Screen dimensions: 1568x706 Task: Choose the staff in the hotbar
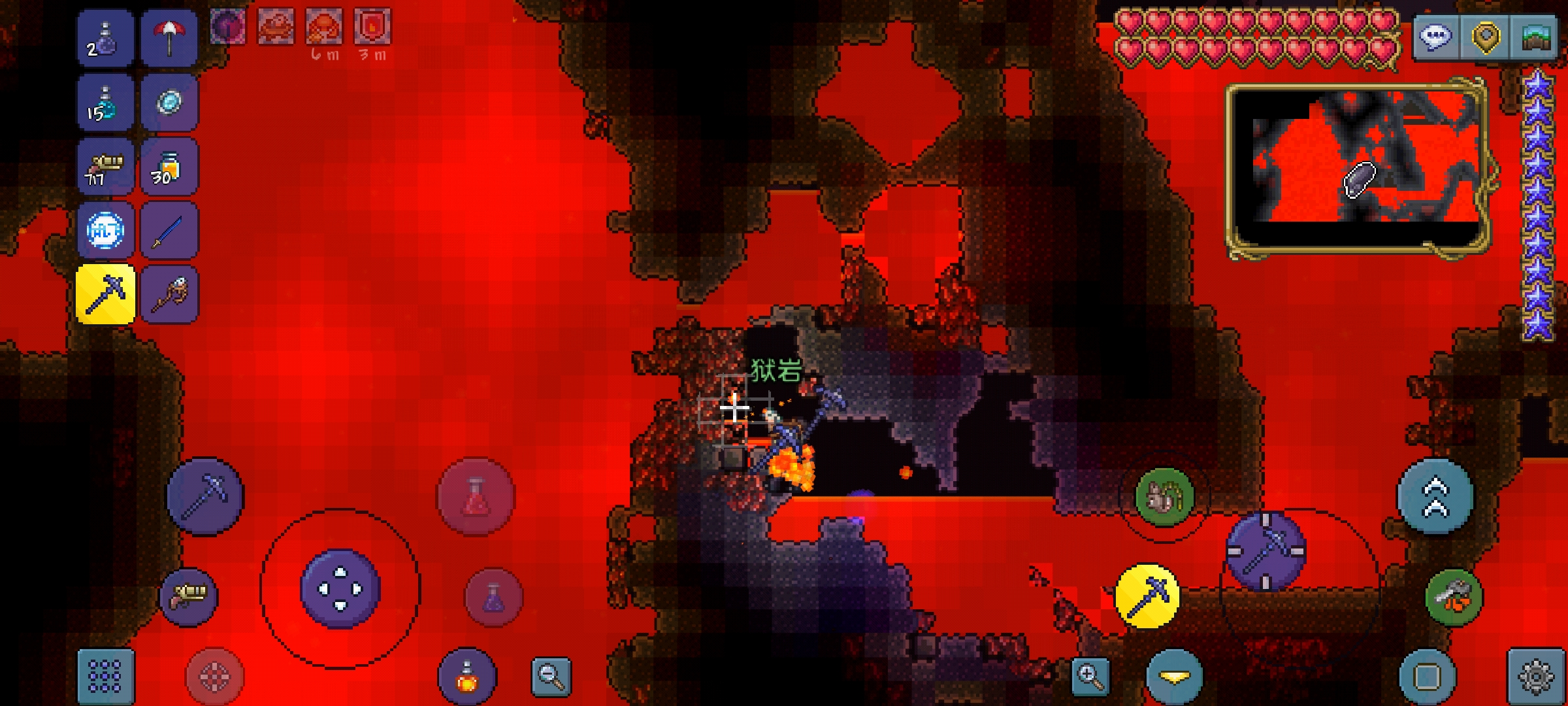click(x=169, y=294)
